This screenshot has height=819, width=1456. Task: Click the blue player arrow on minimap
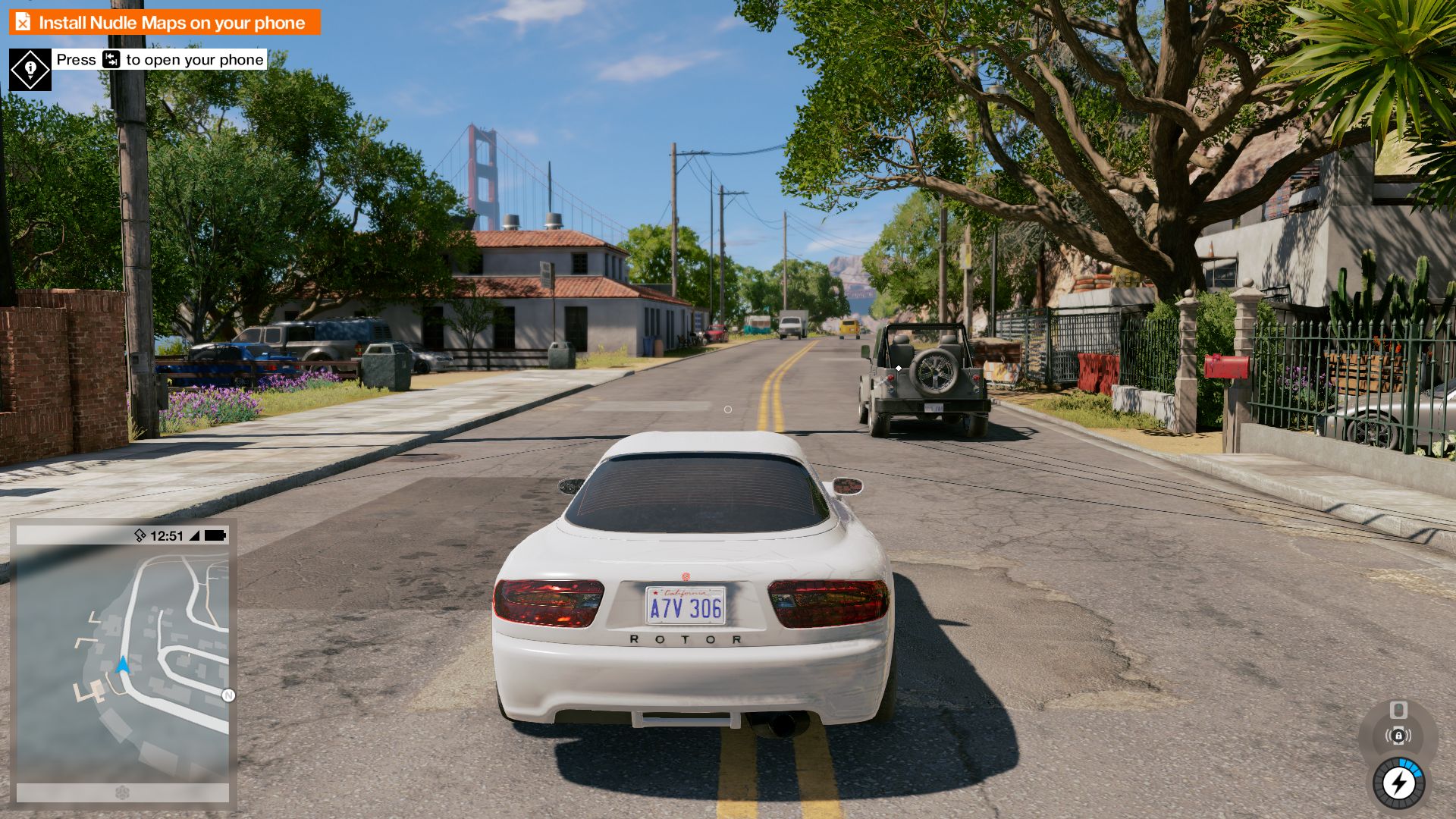tap(123, 665)
